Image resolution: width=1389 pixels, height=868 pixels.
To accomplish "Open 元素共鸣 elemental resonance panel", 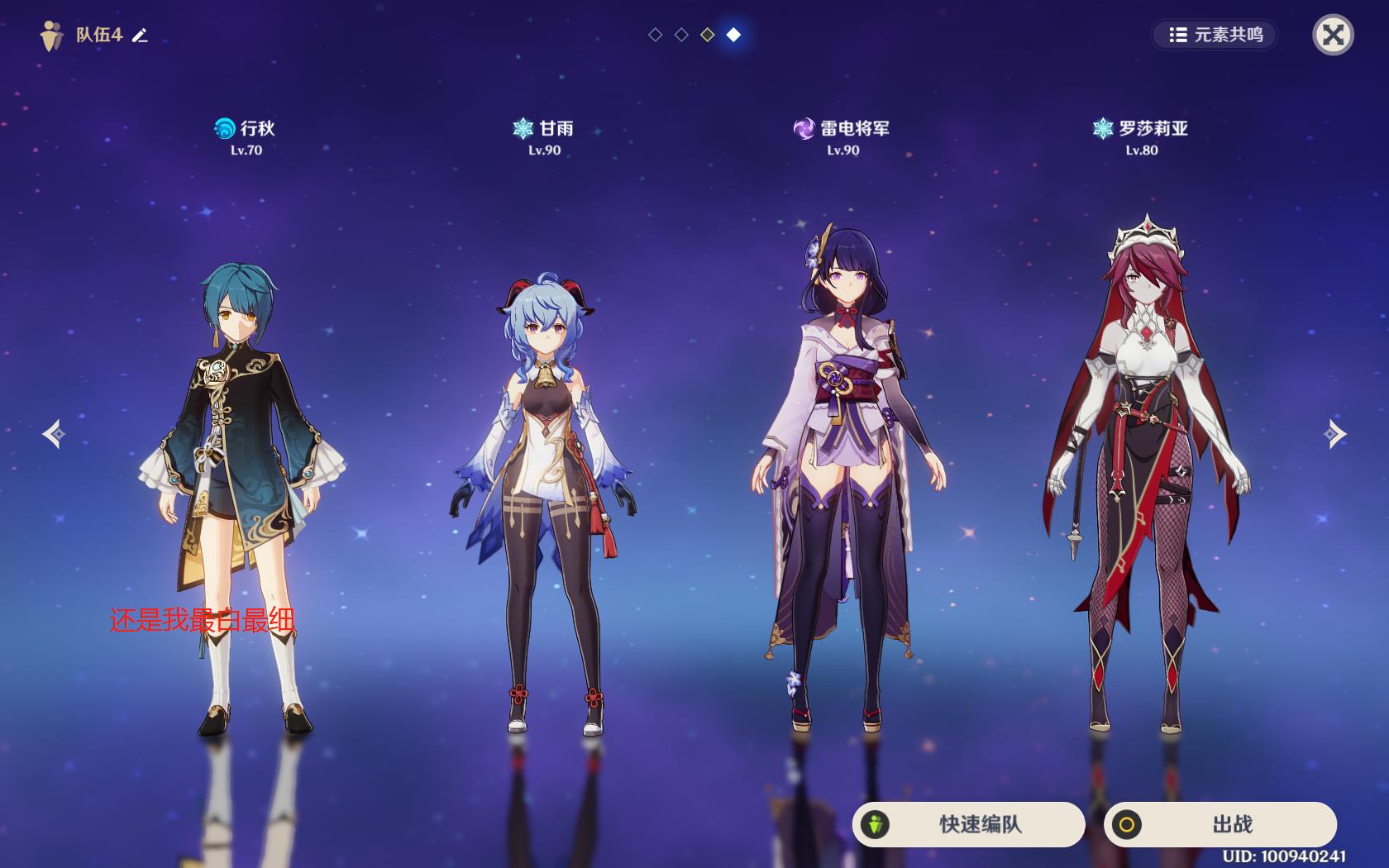I will pyautogui.click(x=1215, y=35).
